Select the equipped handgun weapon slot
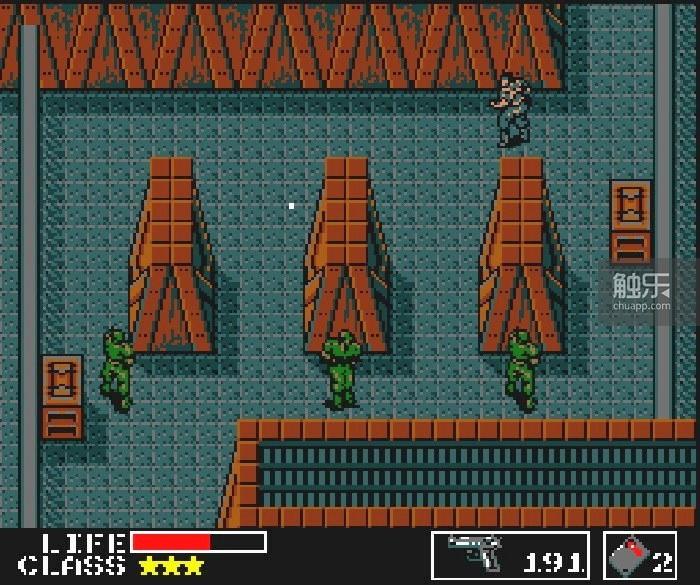 pos(510,555)
